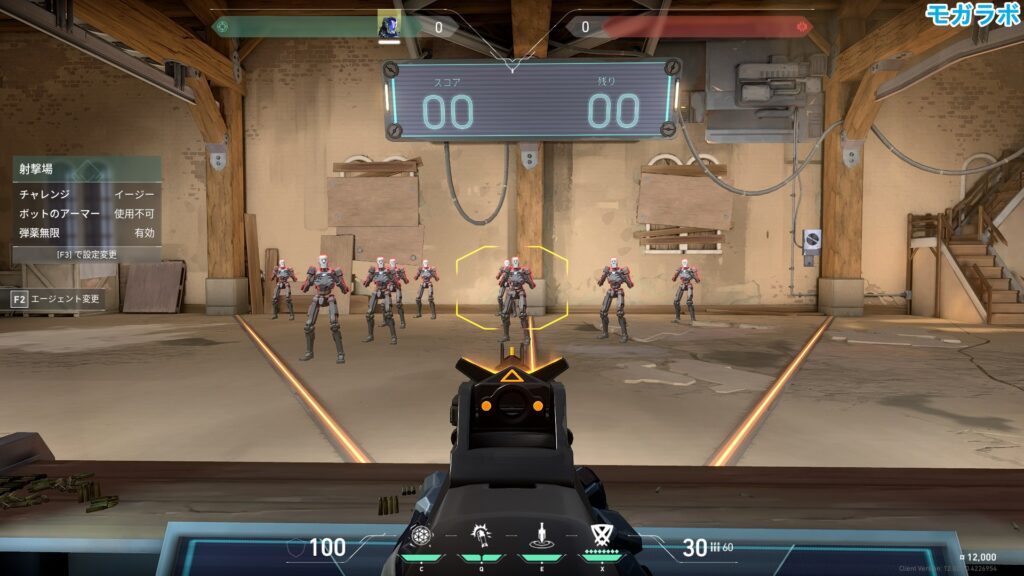The height and width of the screenshot is (576, 1024).
Task: Use the Q slot grenade ability icon
Action: point(479,535)
